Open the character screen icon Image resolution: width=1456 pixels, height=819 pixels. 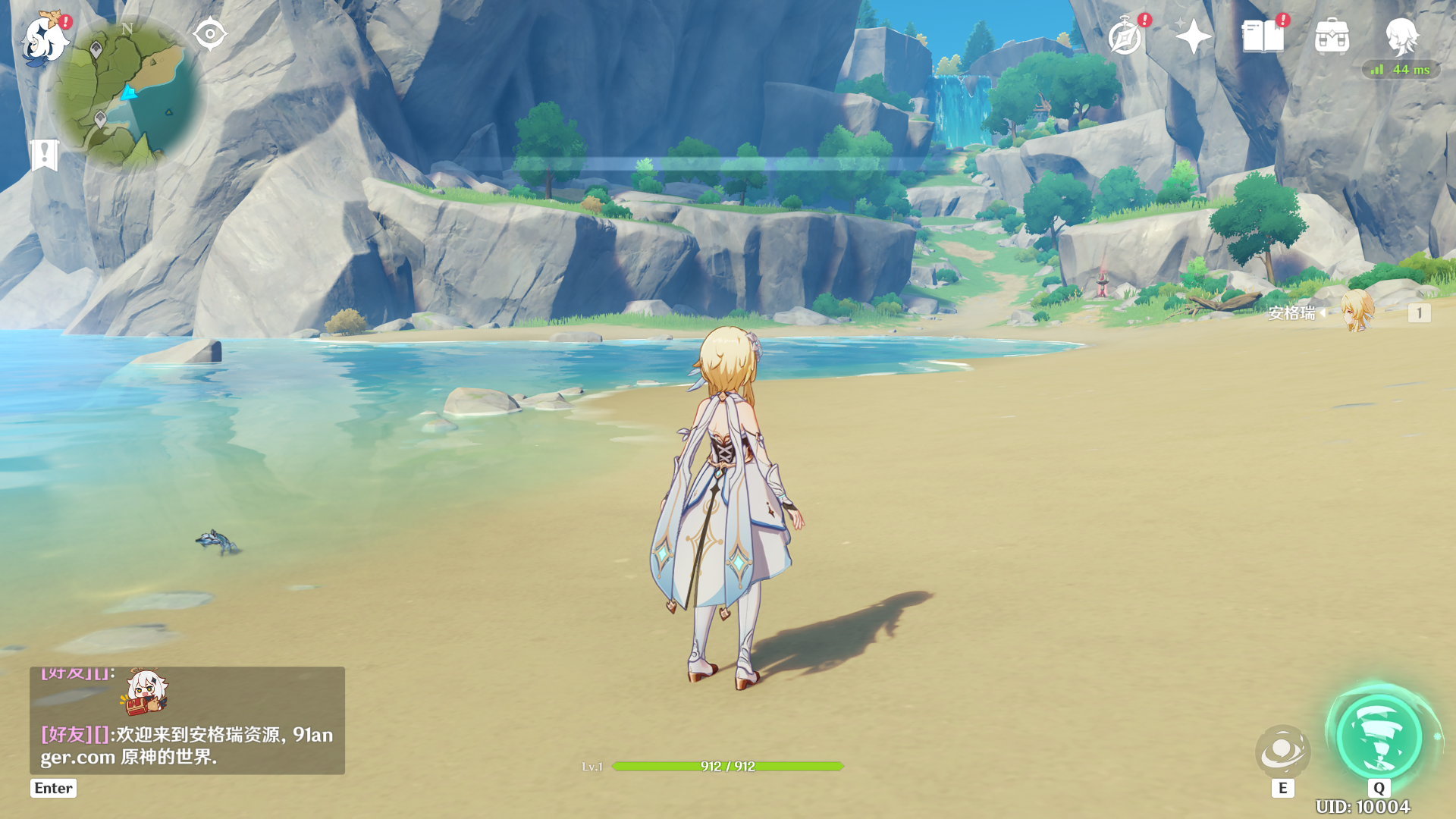[x=1401, y=35]
